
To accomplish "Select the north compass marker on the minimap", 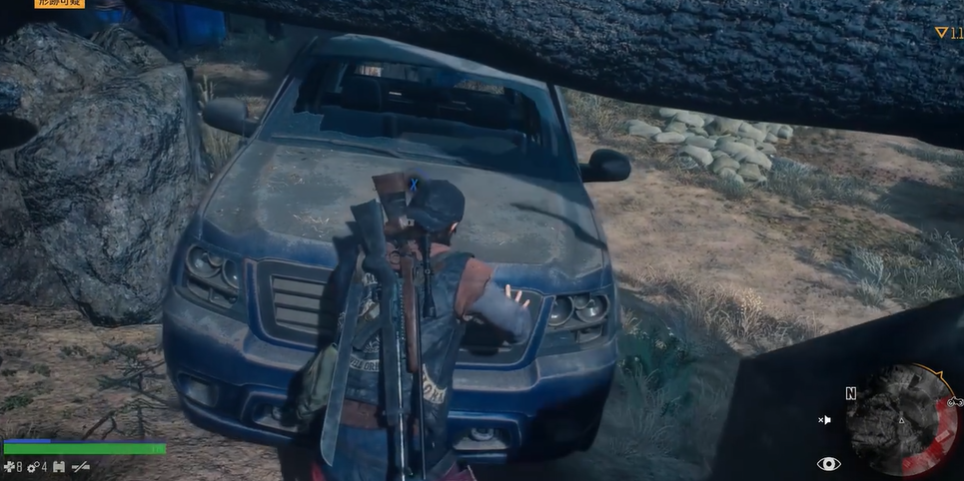I will tap(850, 394).
